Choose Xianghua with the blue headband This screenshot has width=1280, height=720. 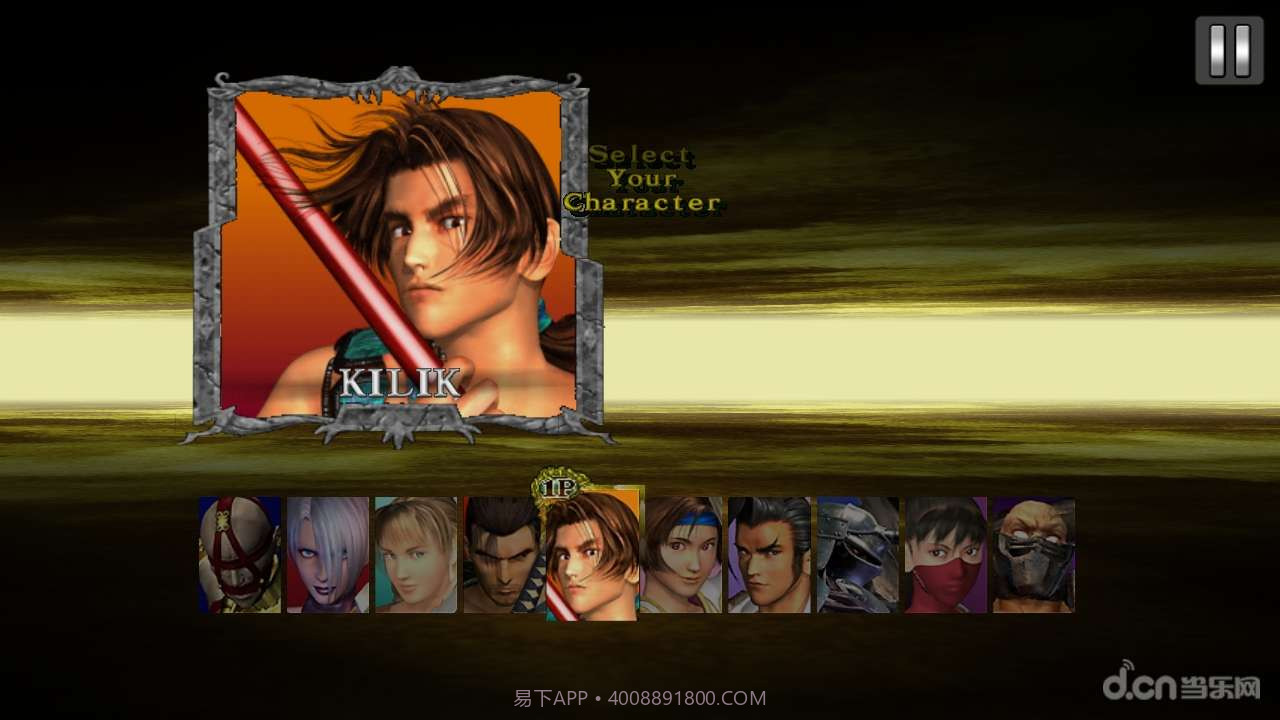tap(681, 555)
